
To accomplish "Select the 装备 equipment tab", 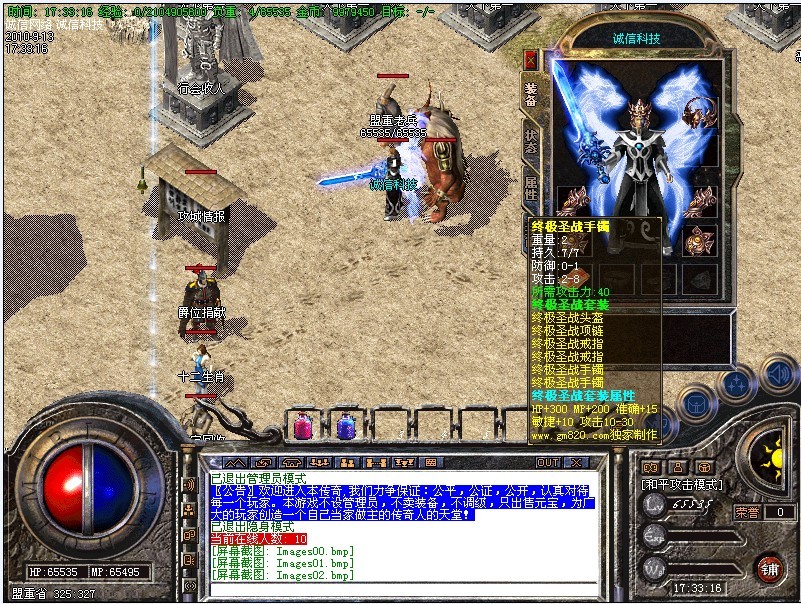I will [x=530, y=93].
